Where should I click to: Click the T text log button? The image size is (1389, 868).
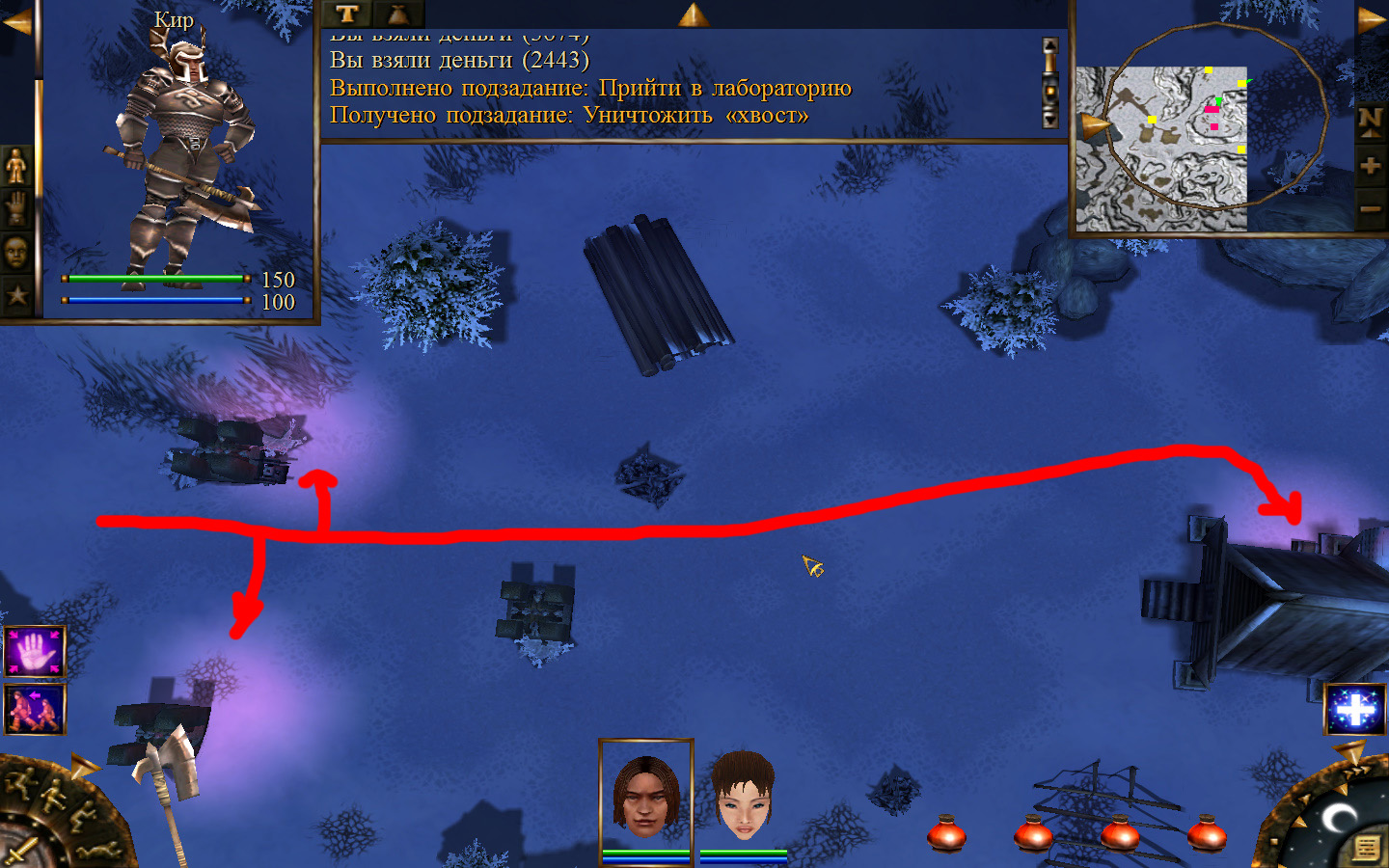click(x=347, y=14)
